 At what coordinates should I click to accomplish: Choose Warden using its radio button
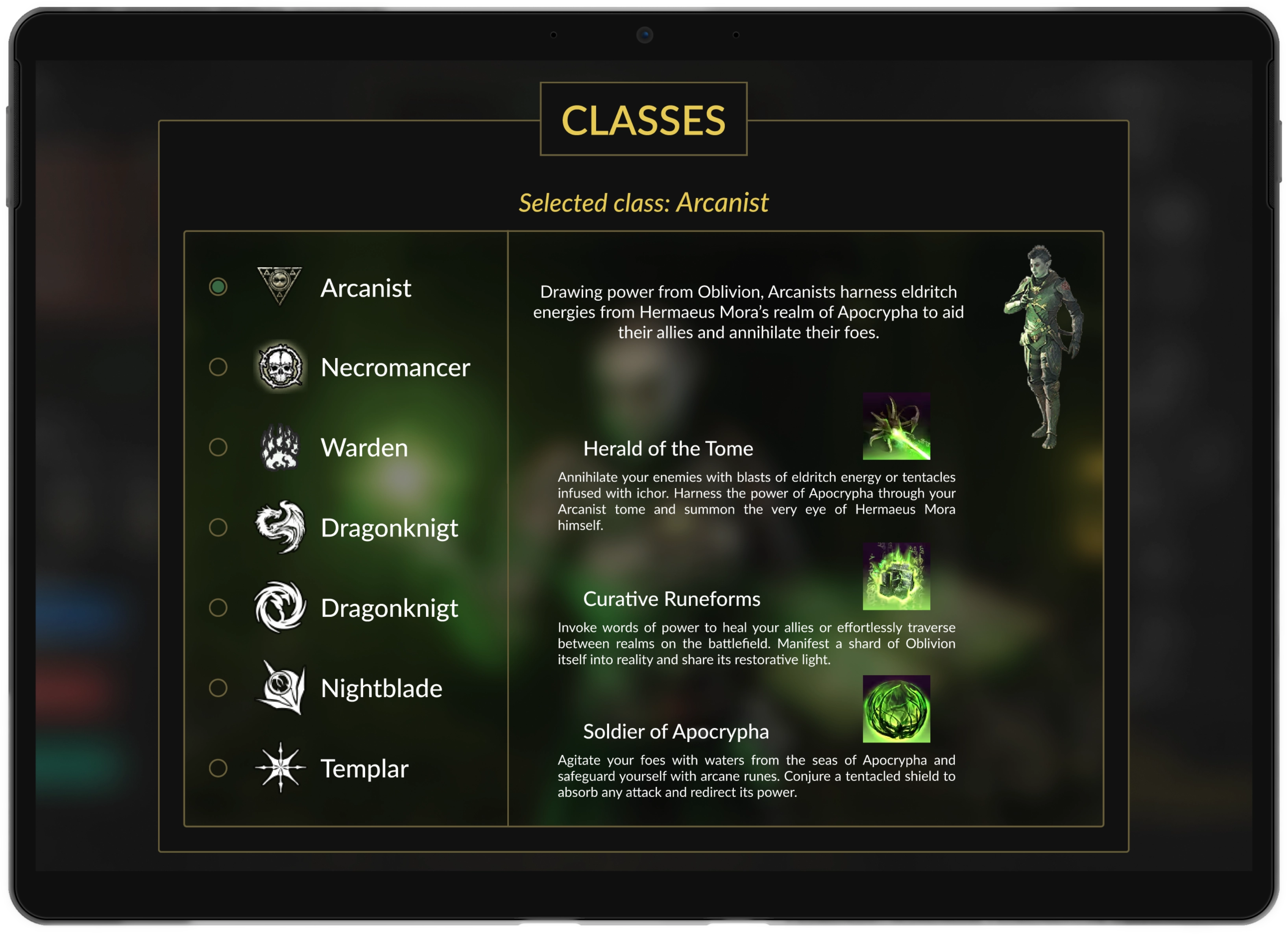218,448
